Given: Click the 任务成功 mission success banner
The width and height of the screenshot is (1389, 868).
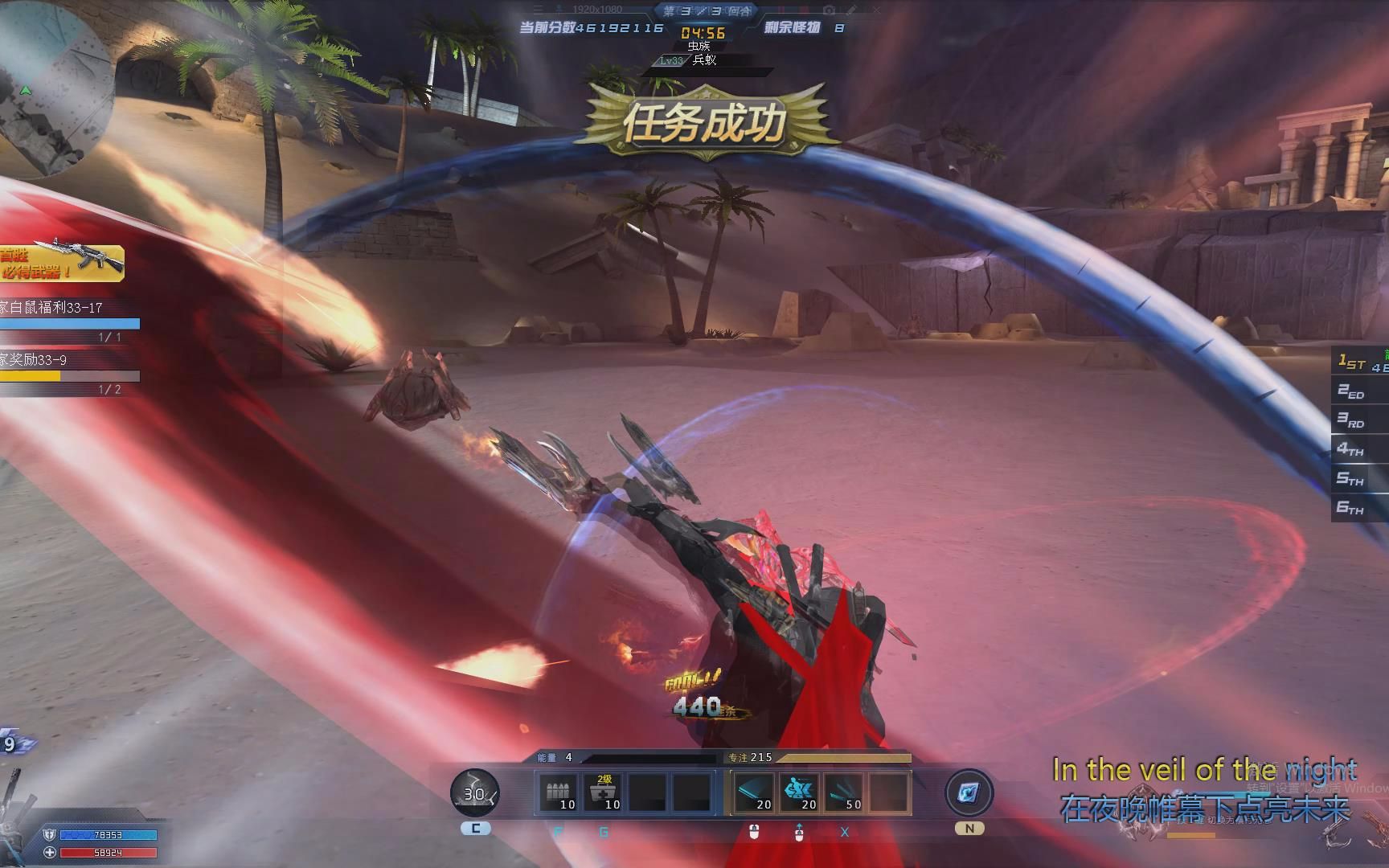Looking at the screenshot, I should tap(704, 123).
